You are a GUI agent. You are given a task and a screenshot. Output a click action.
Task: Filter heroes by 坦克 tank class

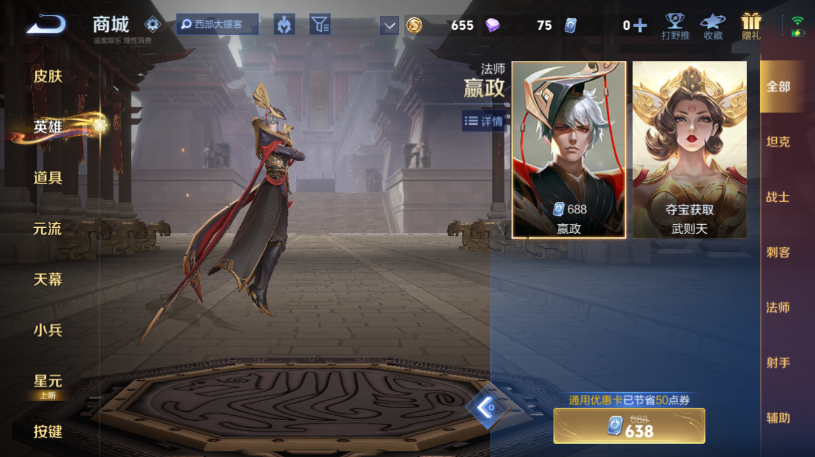tap(778, 142)
